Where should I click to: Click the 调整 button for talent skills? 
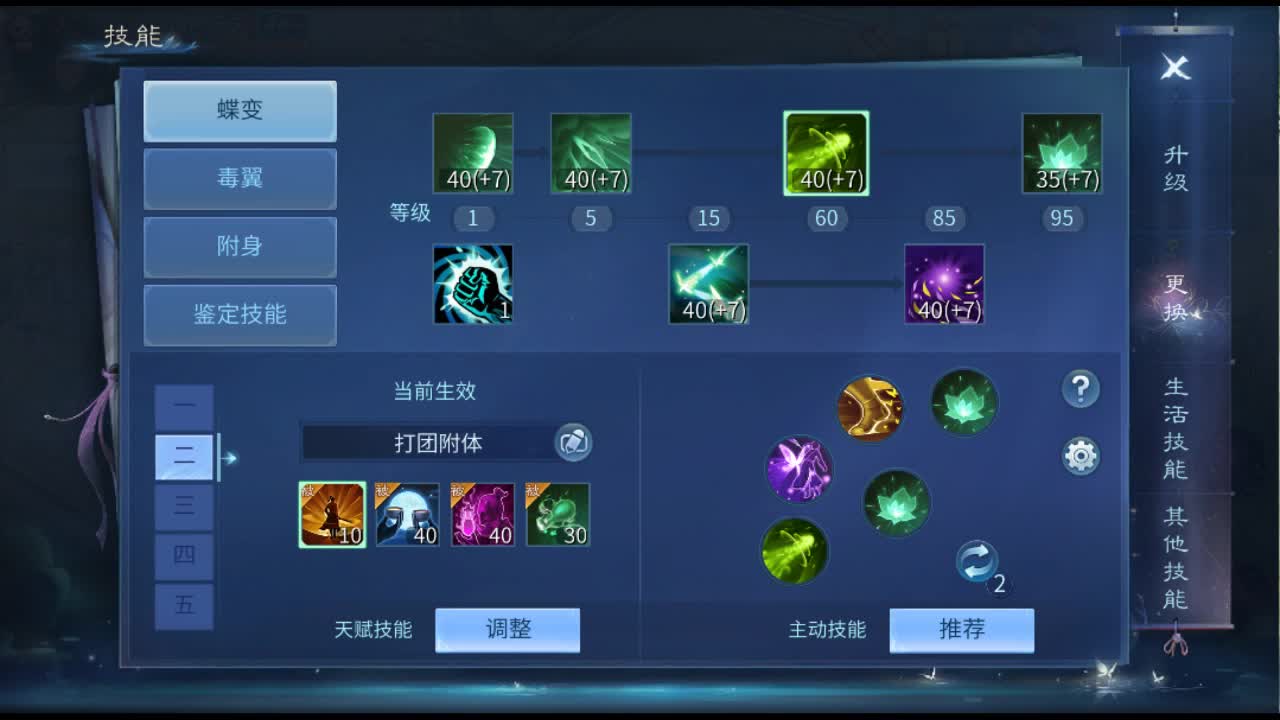507,629
